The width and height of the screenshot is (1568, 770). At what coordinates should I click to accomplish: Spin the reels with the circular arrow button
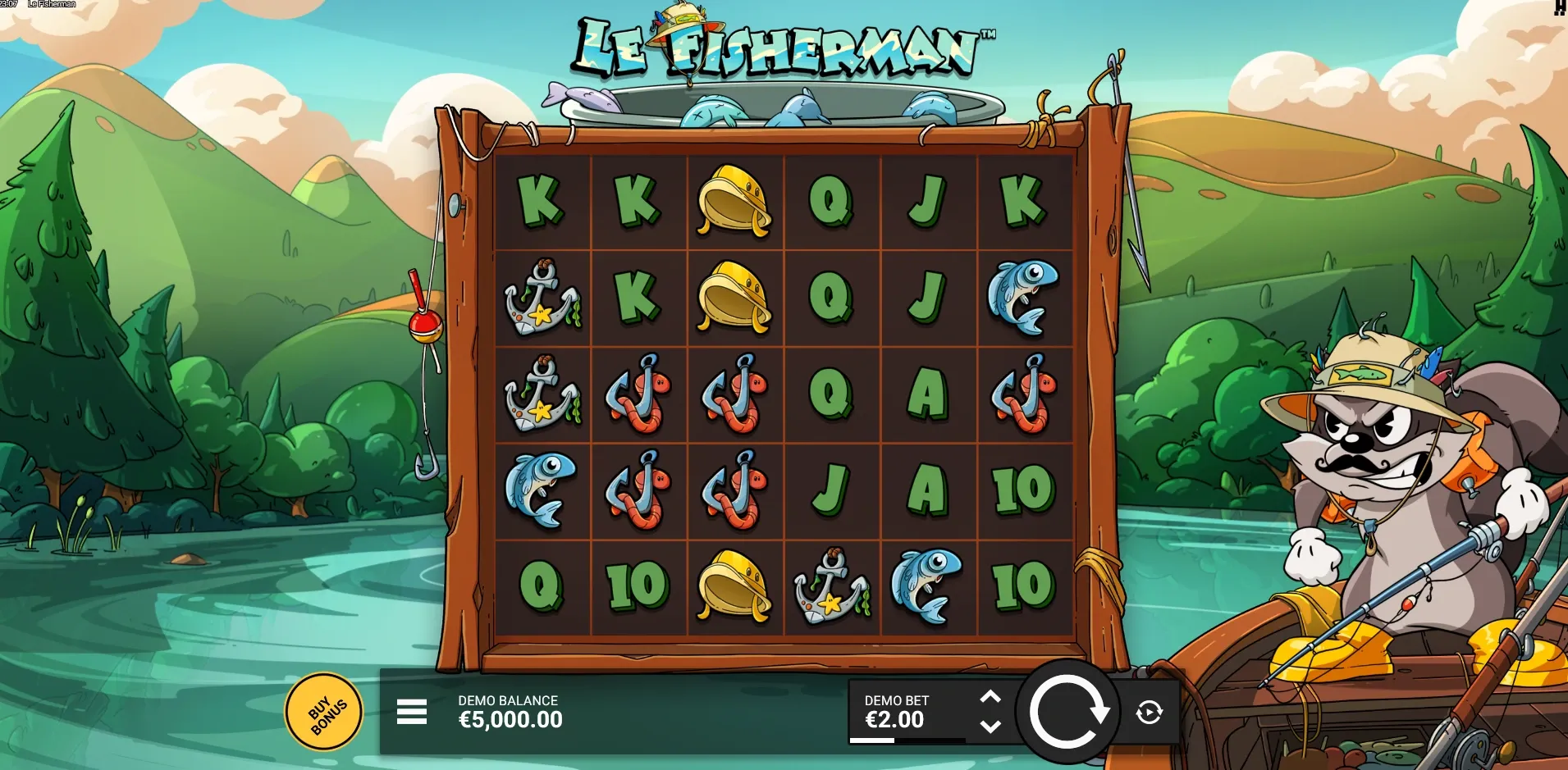[1067, 712]
